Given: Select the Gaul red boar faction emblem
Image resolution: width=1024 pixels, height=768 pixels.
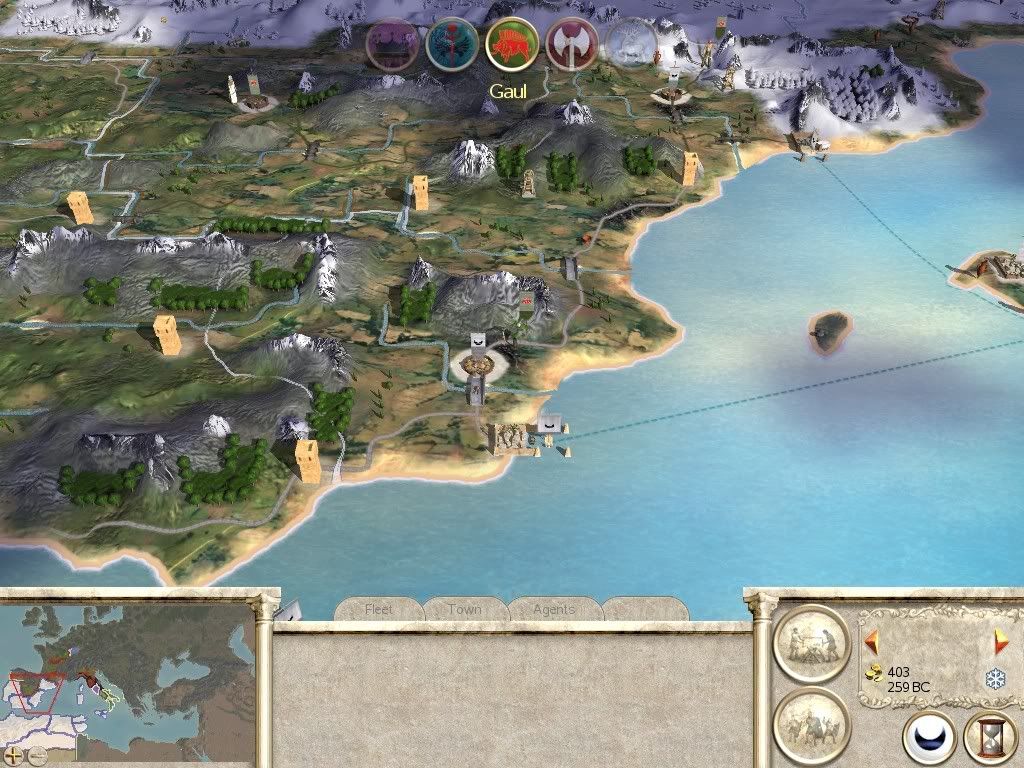Looking at the screenshot, I should pyautogui.click(x=512, y=45).
